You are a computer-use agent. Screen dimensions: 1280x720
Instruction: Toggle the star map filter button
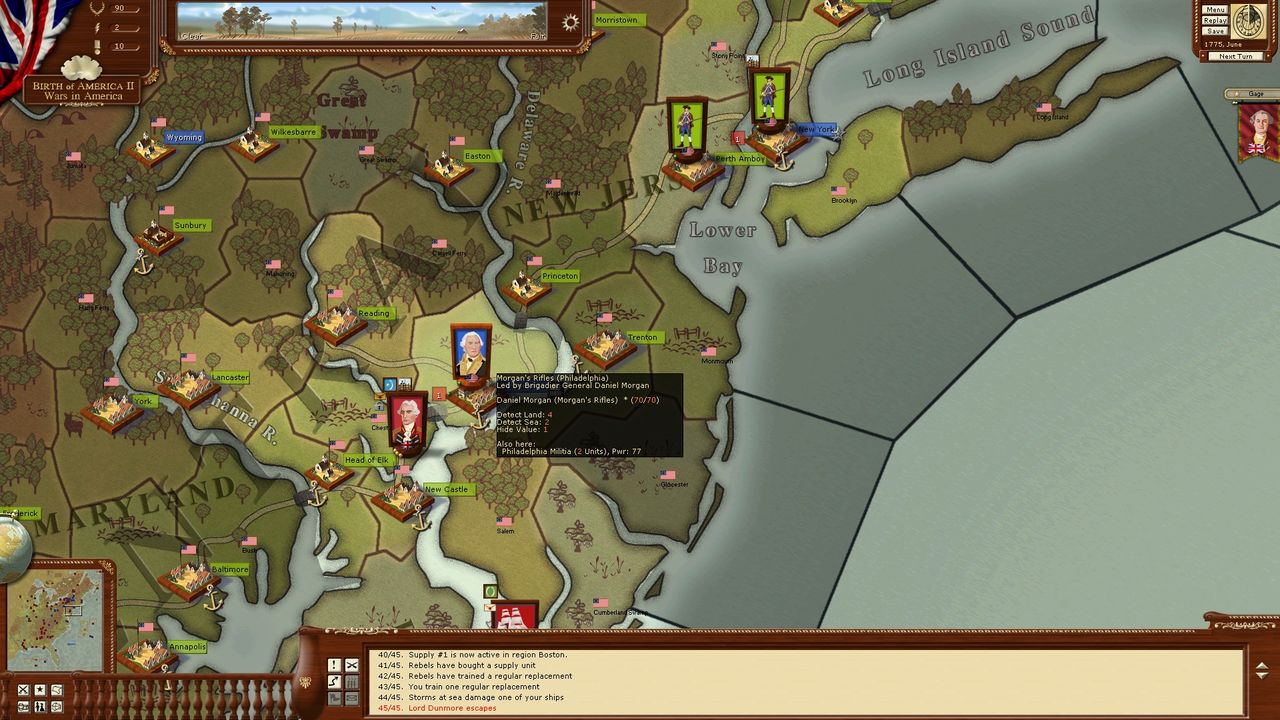coord(40,690)
